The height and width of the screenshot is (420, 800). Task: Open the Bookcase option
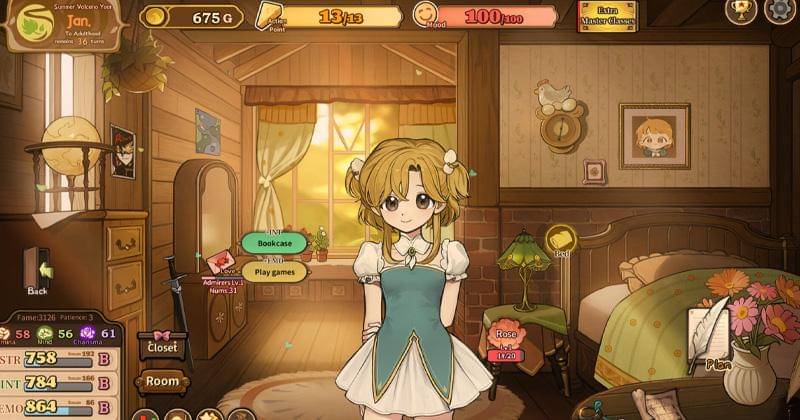[275, 243]
